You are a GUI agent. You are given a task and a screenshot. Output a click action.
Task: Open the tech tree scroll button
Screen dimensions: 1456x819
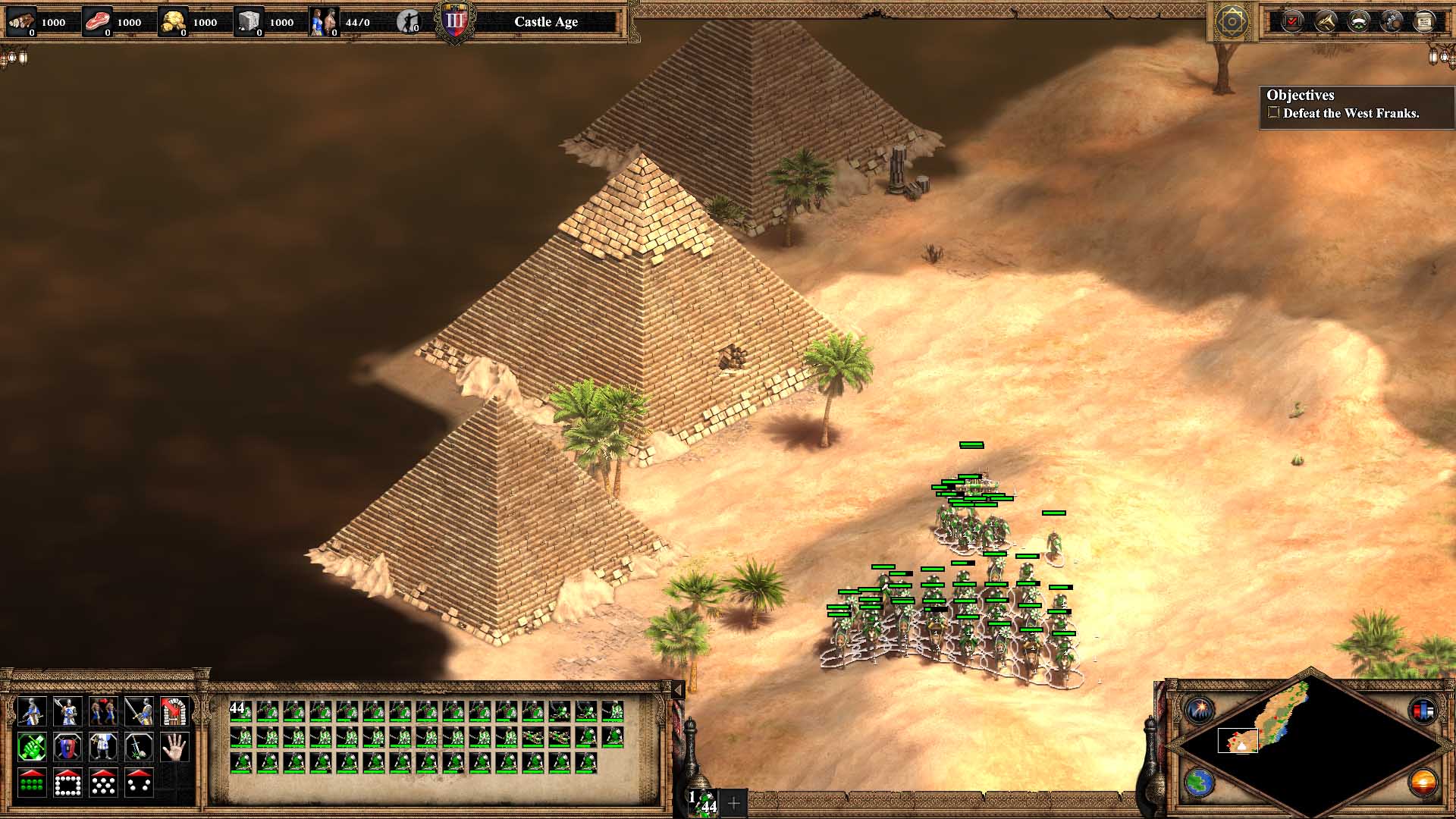(1424, 21)
